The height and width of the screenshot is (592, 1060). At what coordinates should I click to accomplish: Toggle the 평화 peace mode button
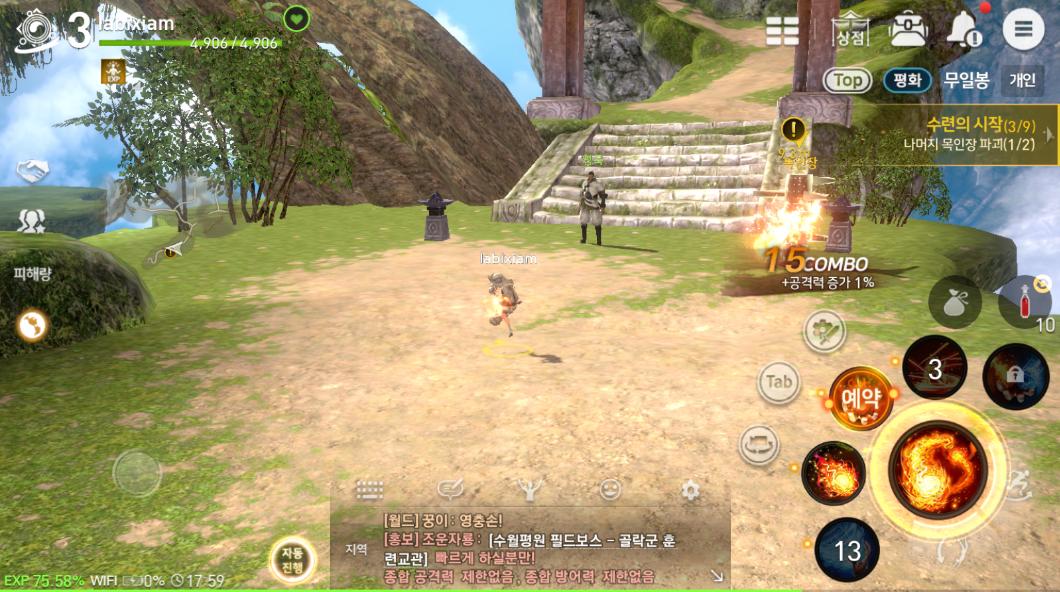(907, 80)
